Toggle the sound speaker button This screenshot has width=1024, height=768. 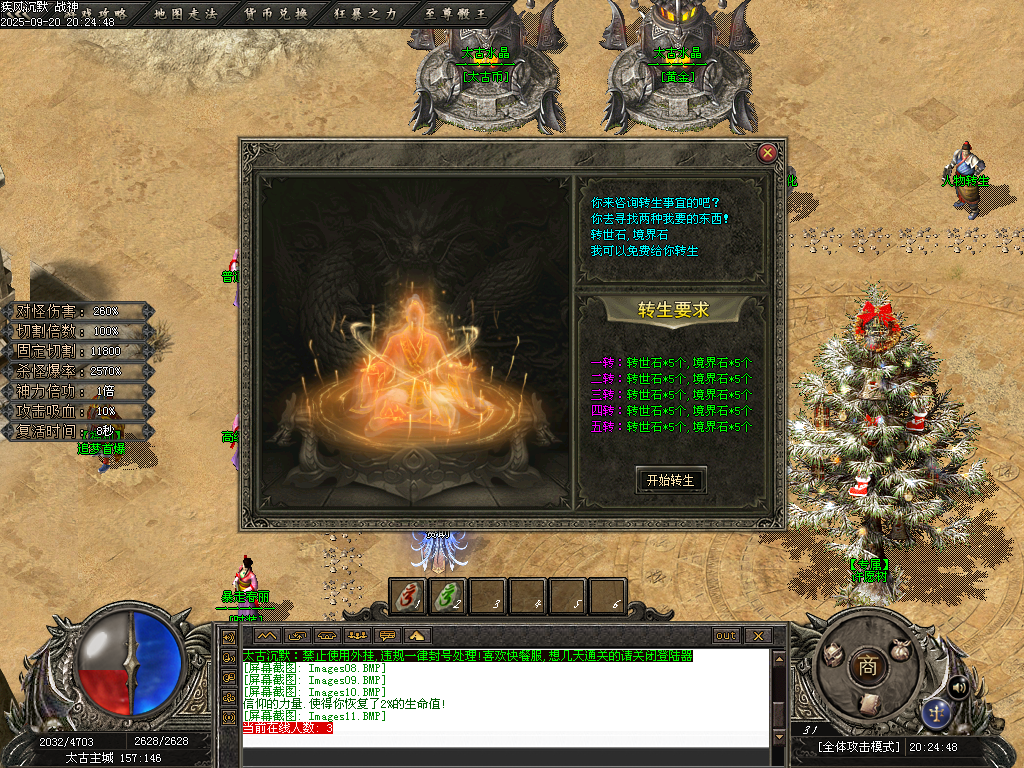point(958,686)
